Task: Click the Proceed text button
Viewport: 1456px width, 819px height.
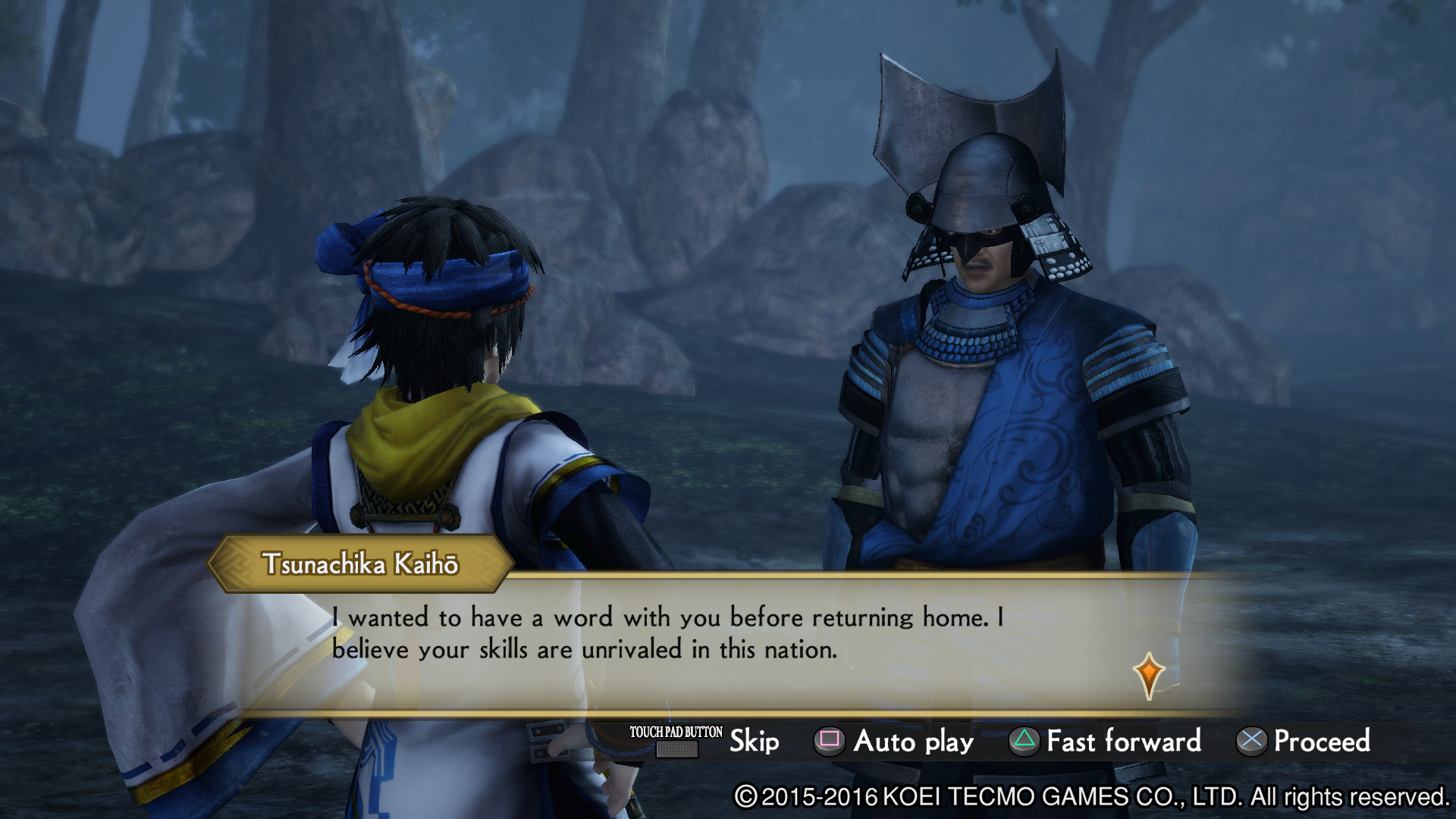Action: pyautogui.click(x=1321, y=742)
